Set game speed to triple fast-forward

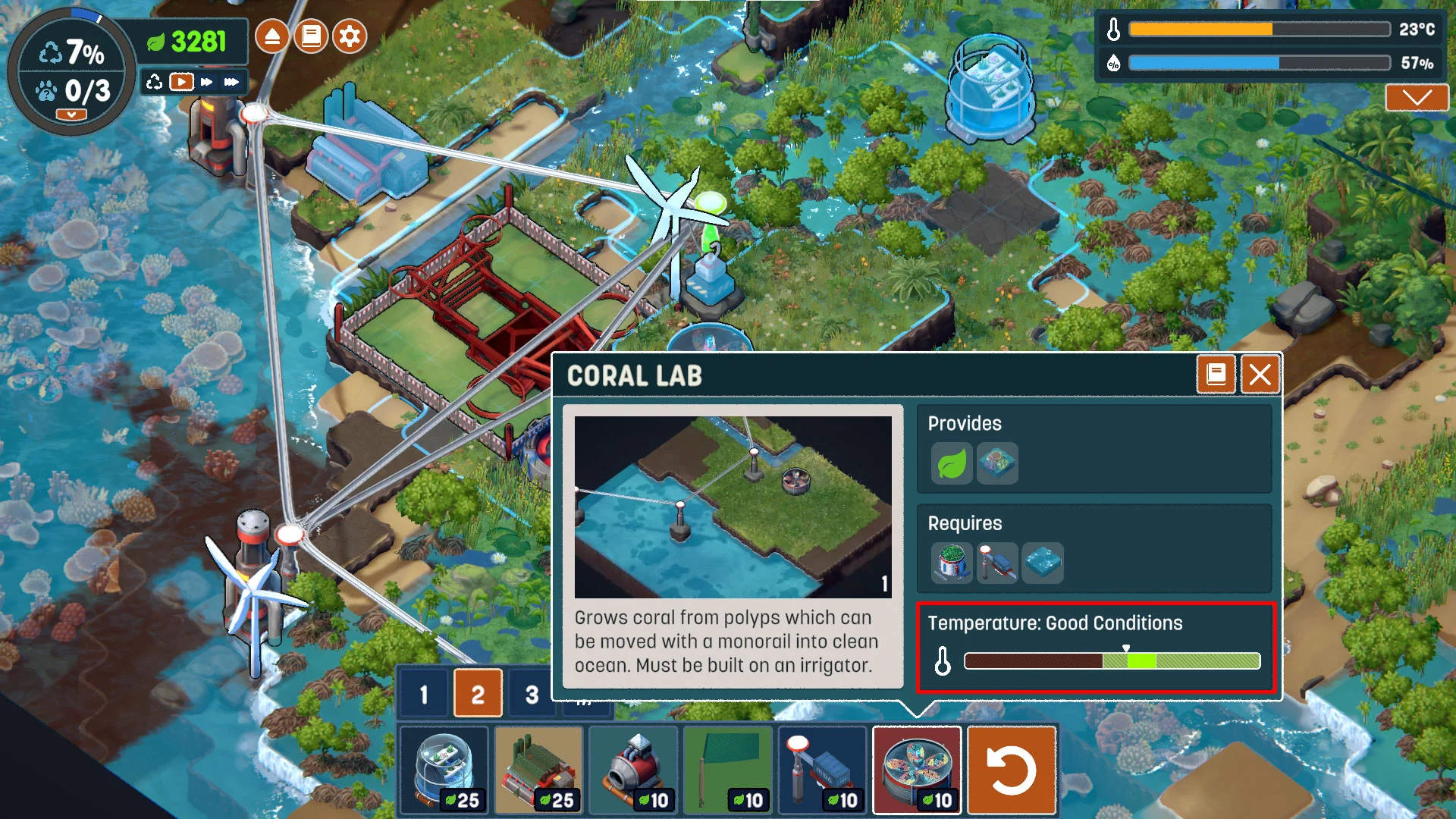(231, 82)
